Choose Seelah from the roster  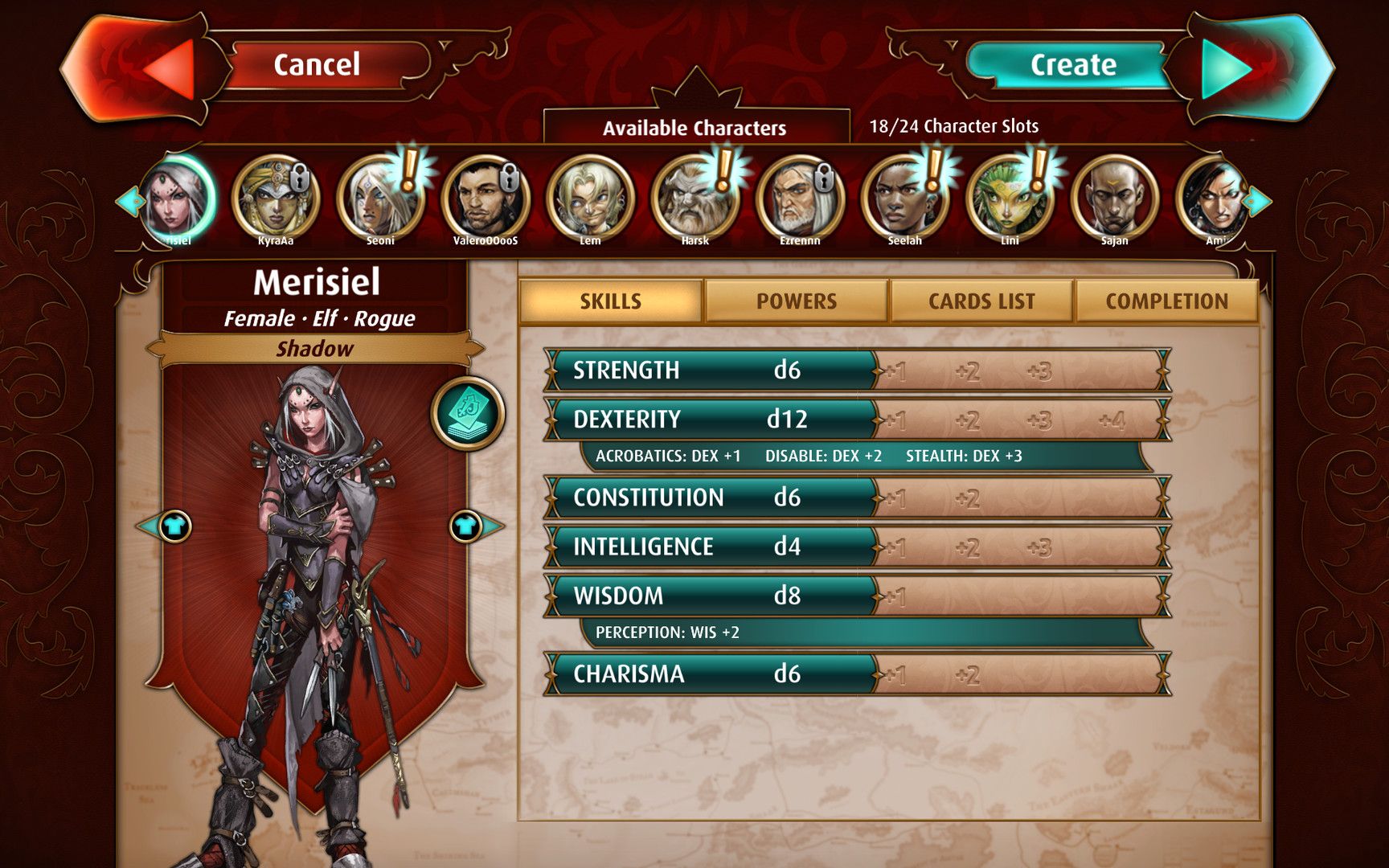pos(904,199)
